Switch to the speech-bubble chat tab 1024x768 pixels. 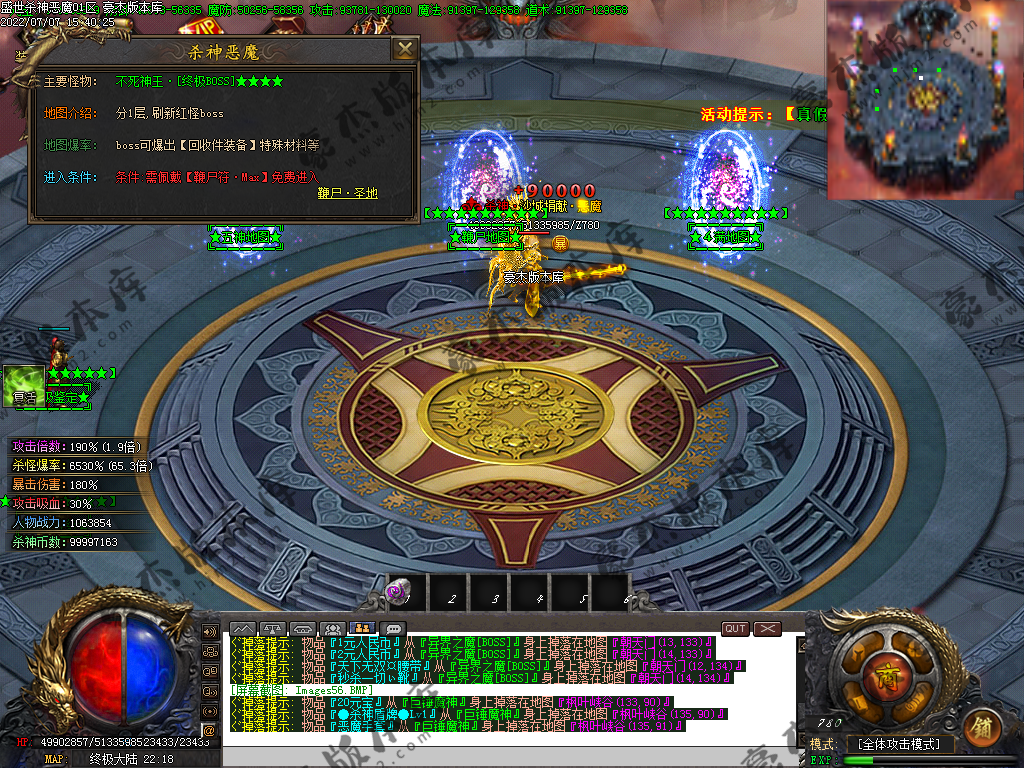coord(393,629)
